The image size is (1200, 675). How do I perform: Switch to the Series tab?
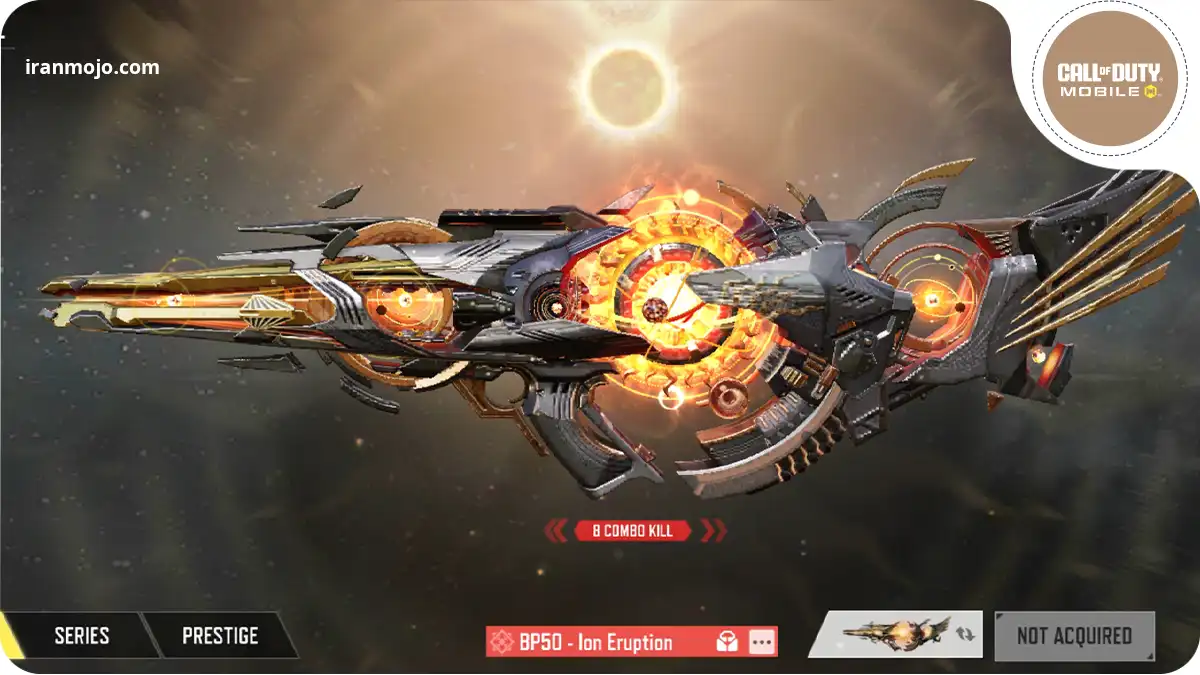(82, 636)
